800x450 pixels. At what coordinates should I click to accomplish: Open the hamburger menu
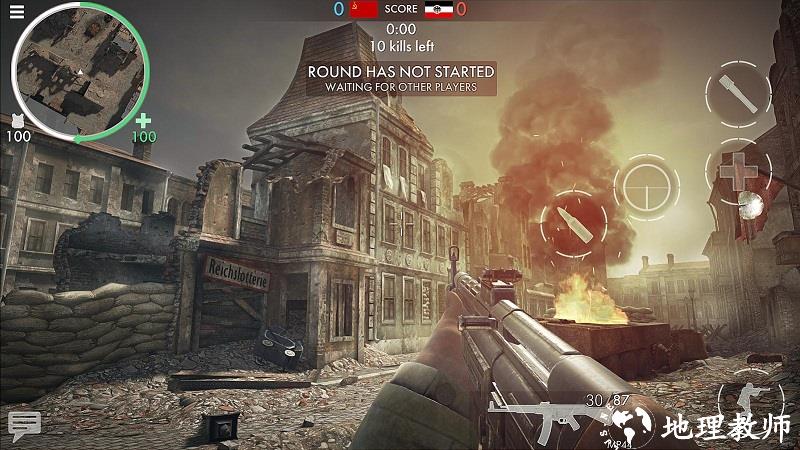click(x=16, y=11)
